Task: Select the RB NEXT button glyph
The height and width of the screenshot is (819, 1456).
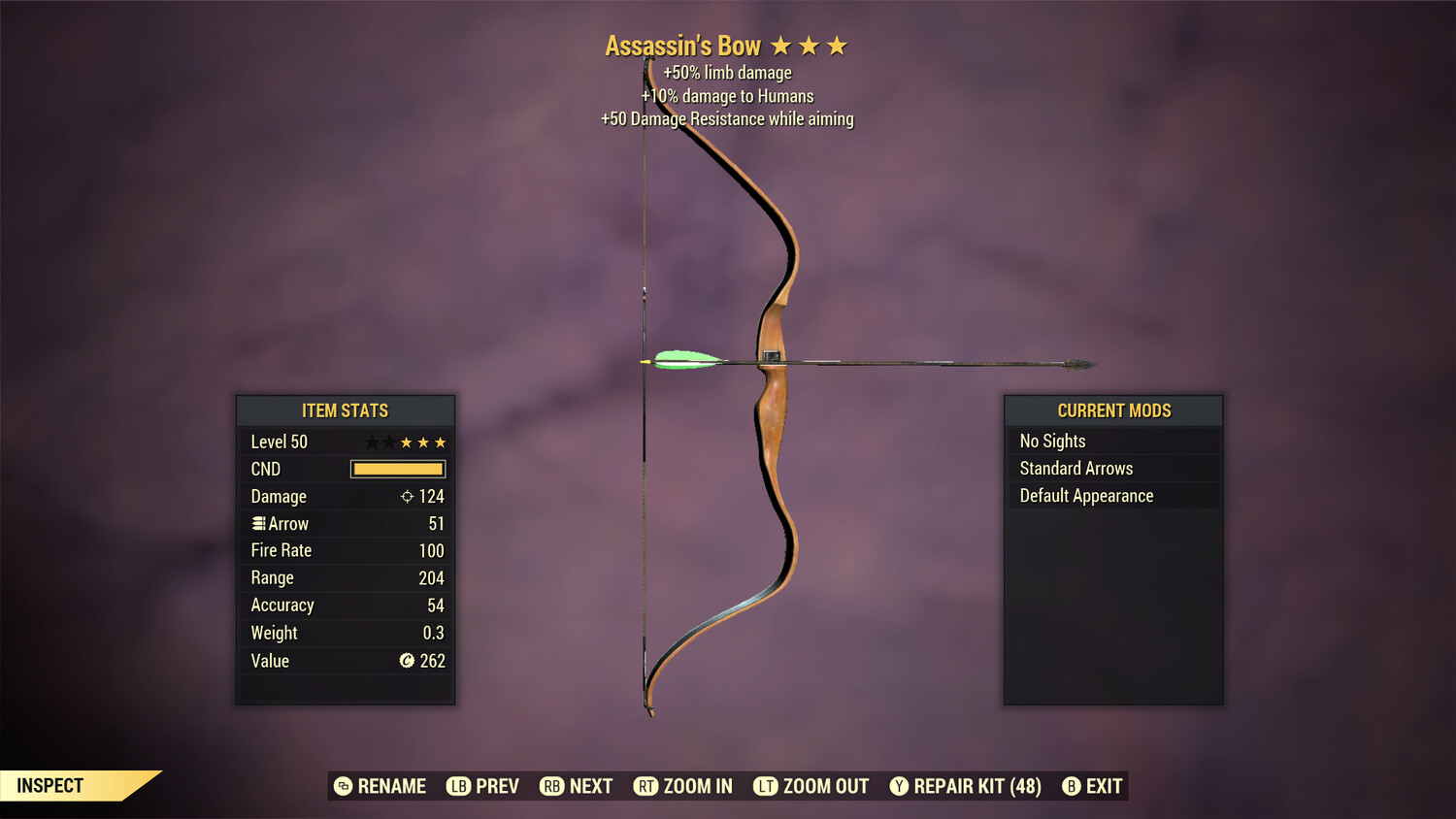Action: click(x=553, y=786)
